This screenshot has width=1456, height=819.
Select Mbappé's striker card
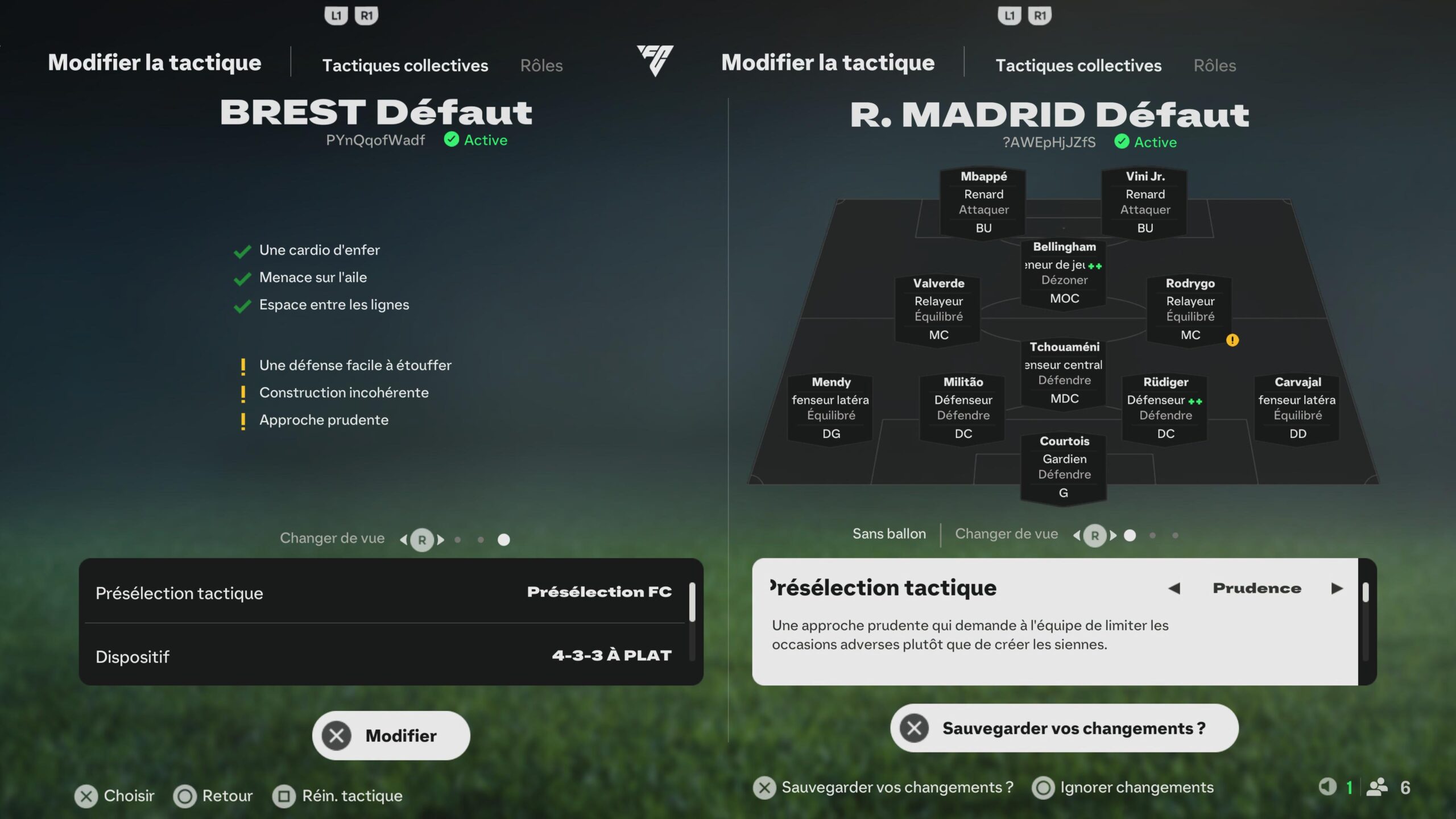pos(983,202)
